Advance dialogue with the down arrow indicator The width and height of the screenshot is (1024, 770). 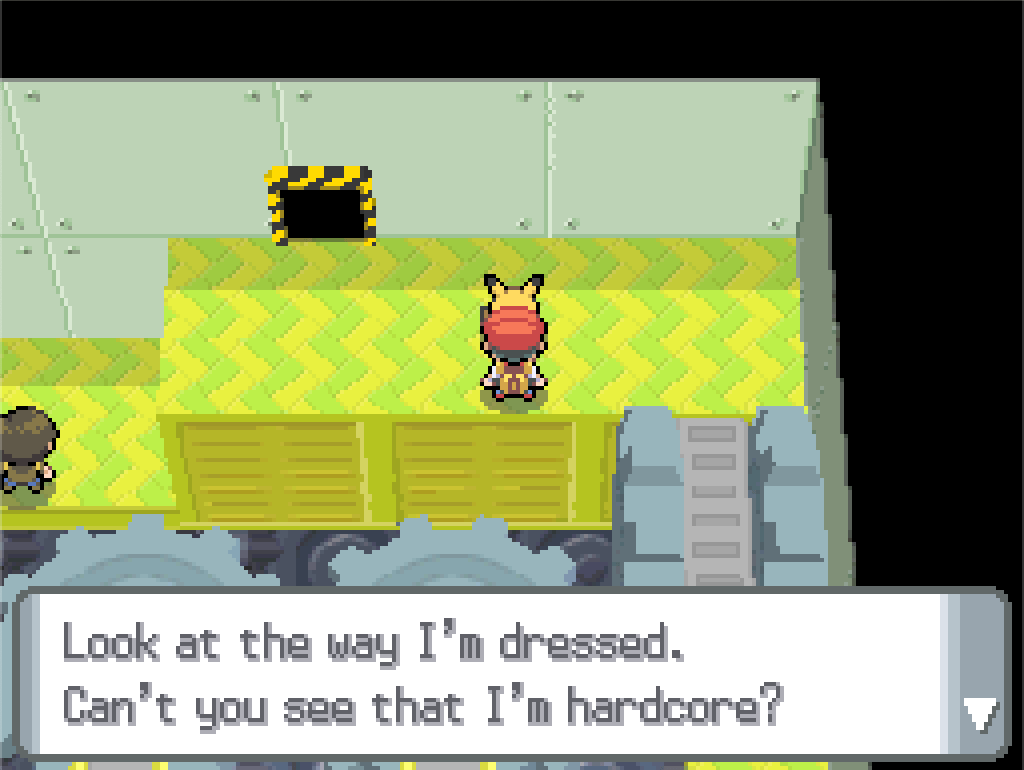click(x=978, y=714)
